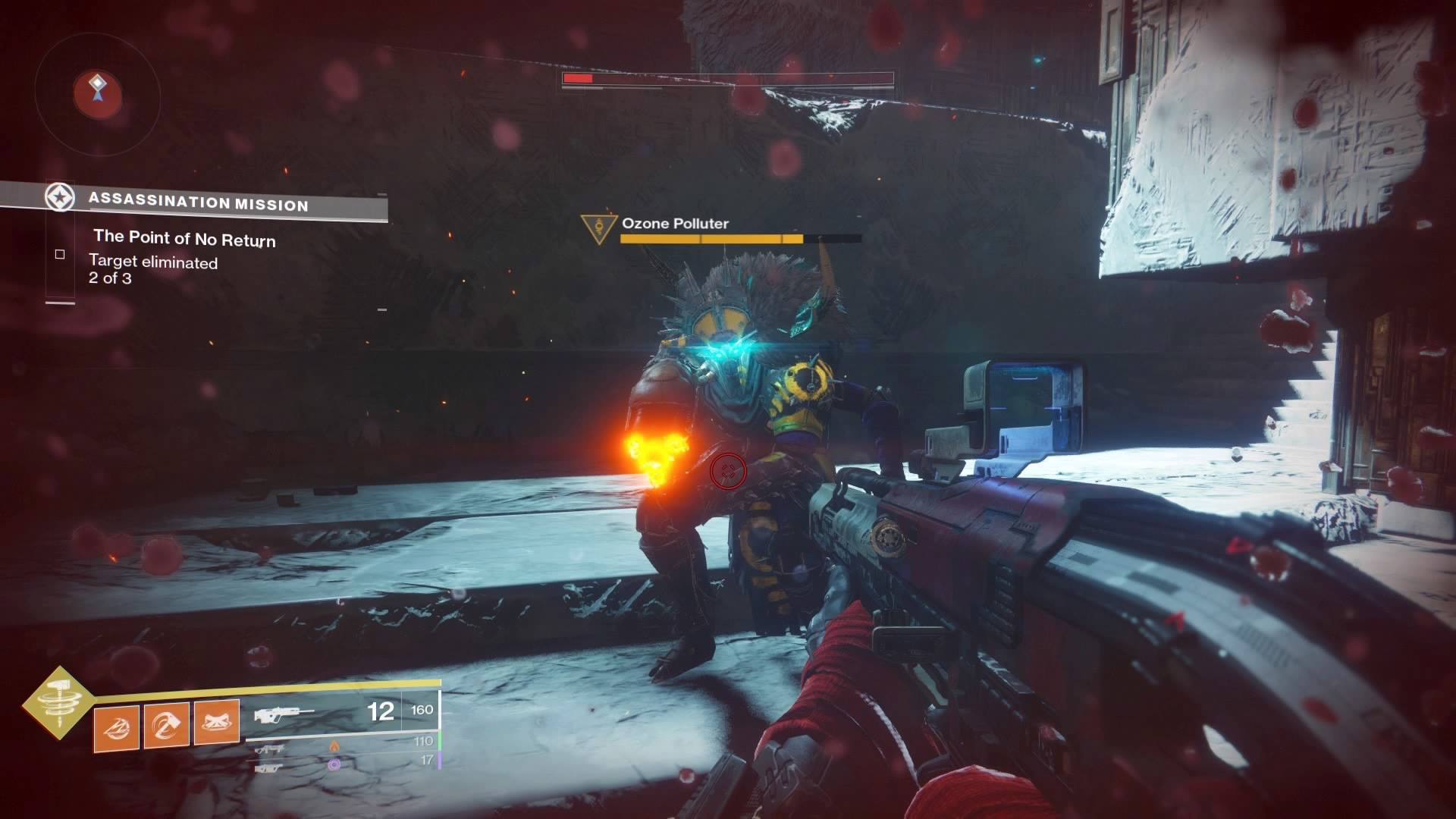This screenshot has width=1456, height=819.
Task: Select the barricade class ability icon
Action: (217, 723)
